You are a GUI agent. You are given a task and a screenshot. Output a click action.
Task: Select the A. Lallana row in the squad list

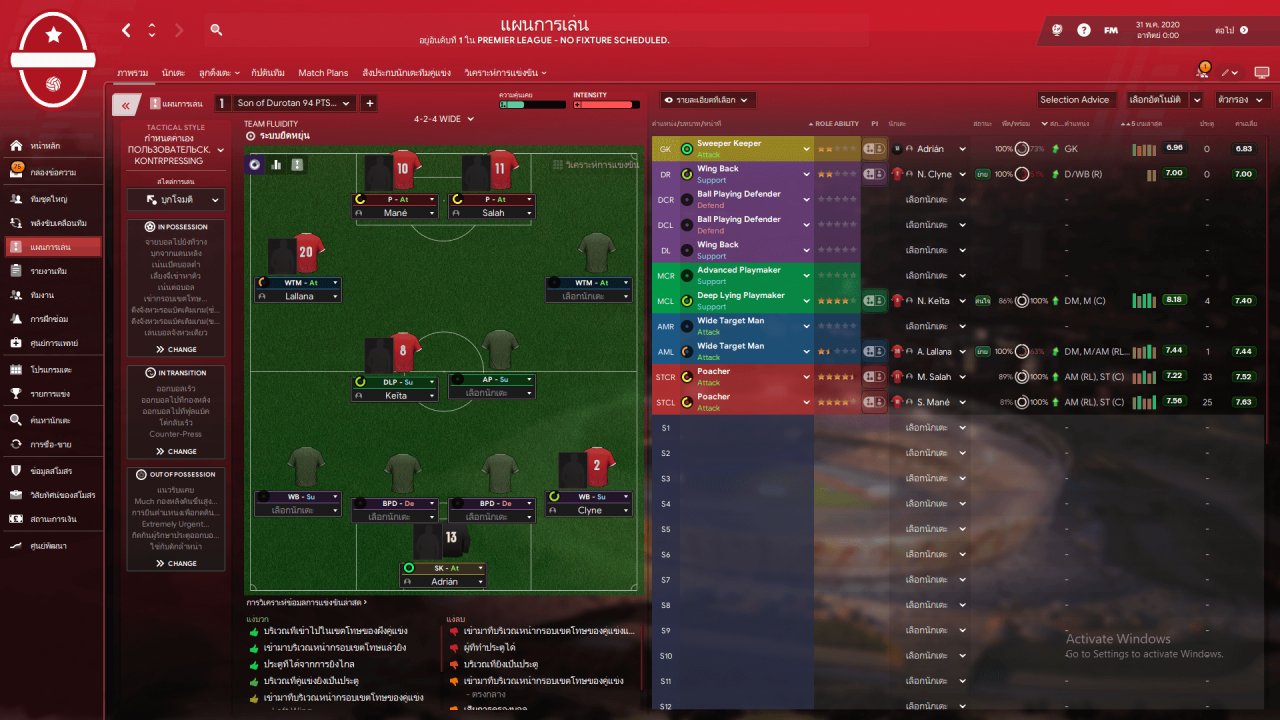932,352
